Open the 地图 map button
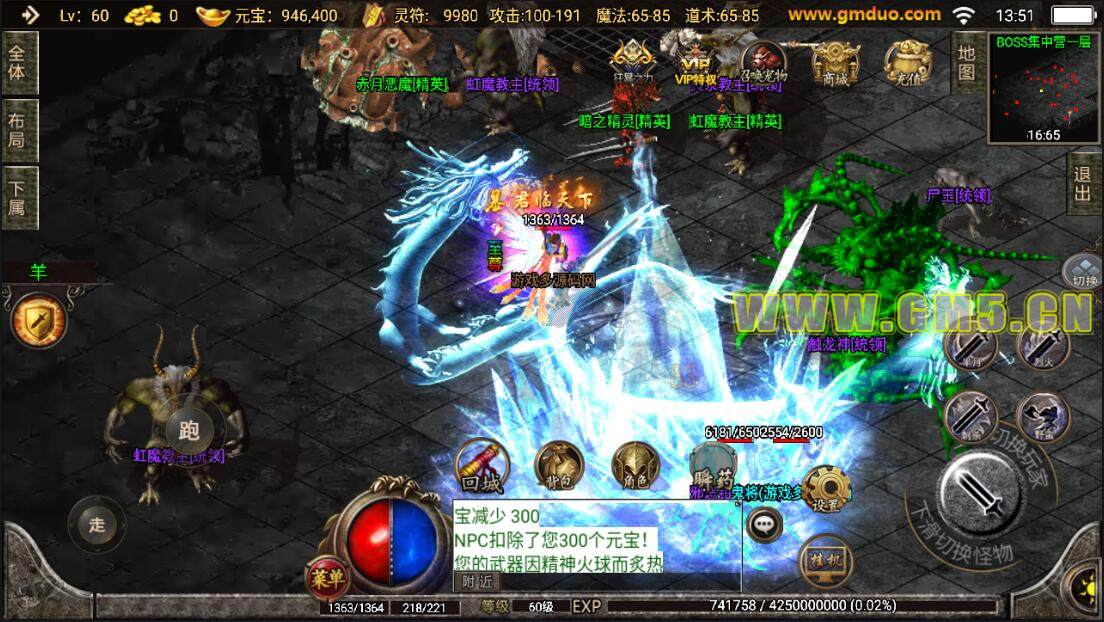This screenshot has height=622, width=1104. (x=966, y=62)
